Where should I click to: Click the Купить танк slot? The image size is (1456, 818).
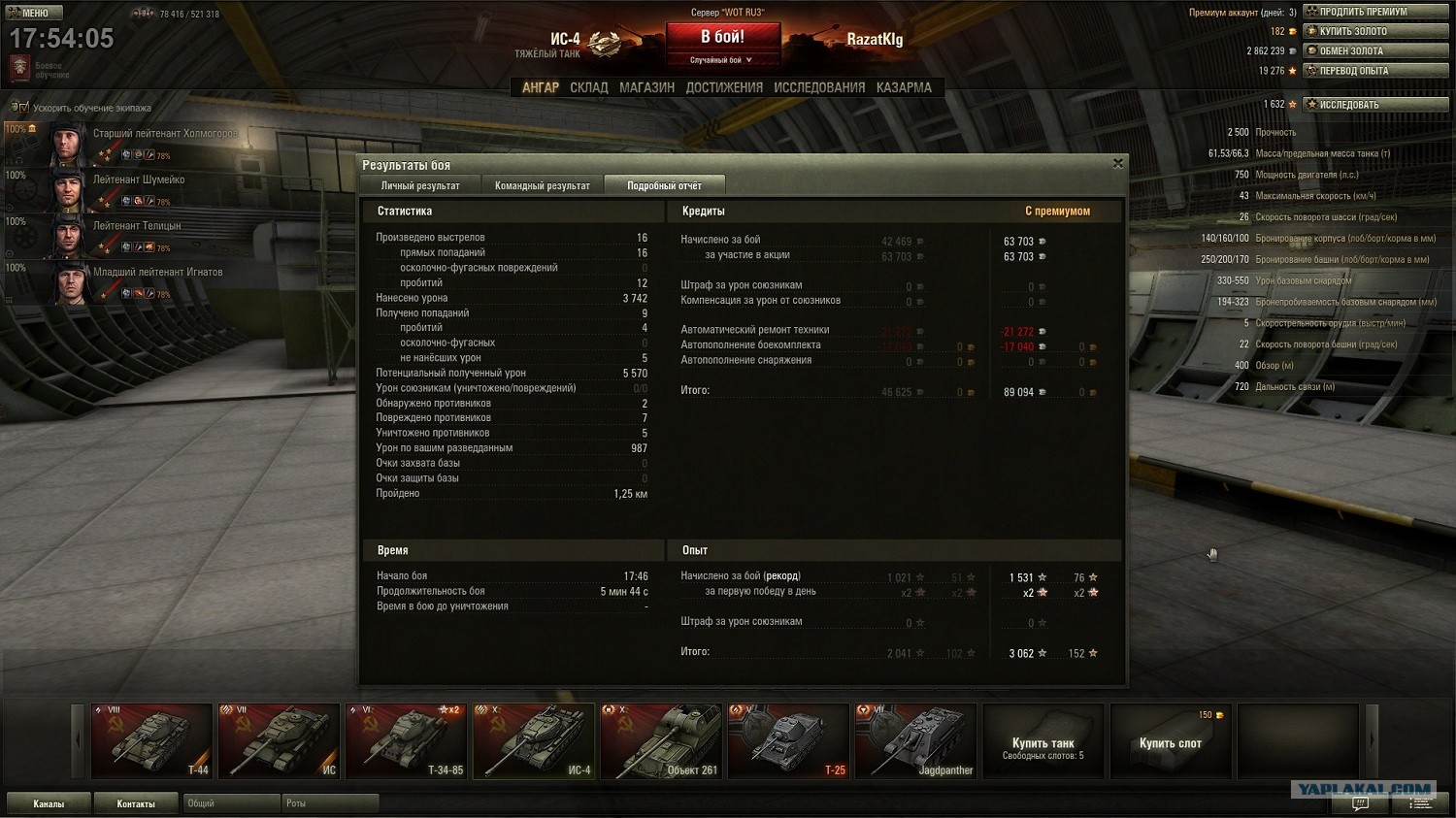1043,742
